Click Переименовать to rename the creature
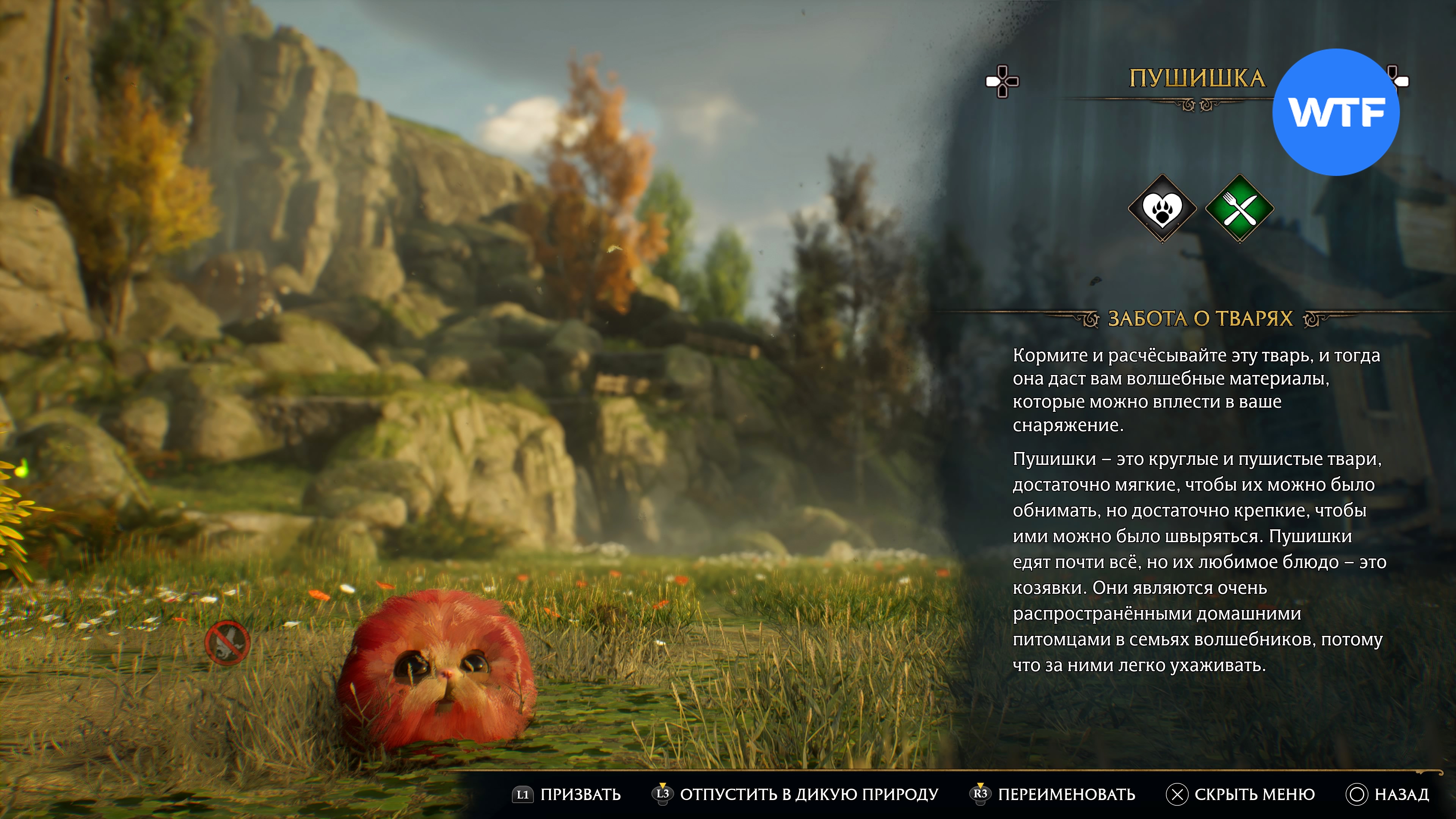 [x=1053, y=794]
